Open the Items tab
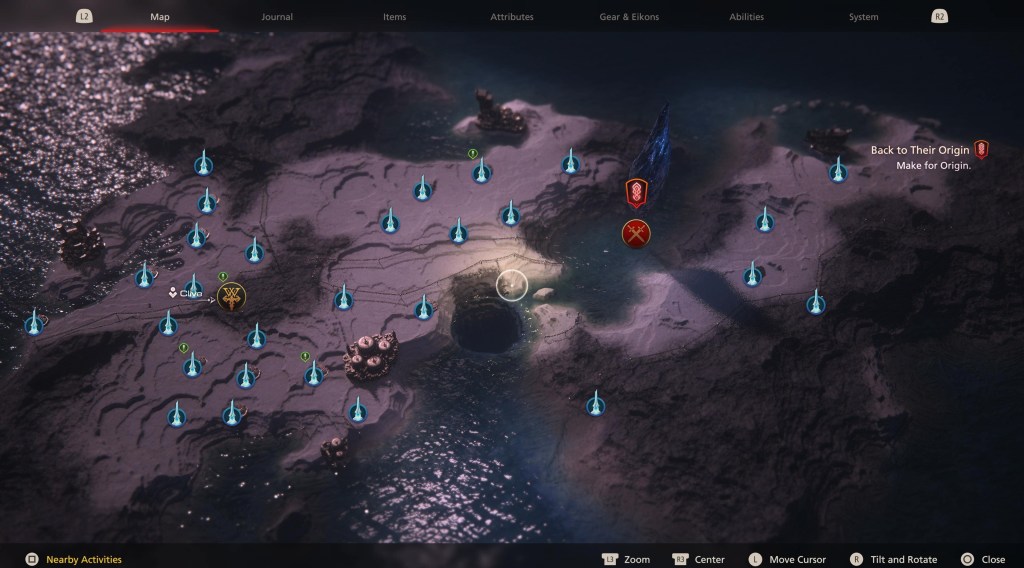The image size is (1024, 568). pos(394,17)
